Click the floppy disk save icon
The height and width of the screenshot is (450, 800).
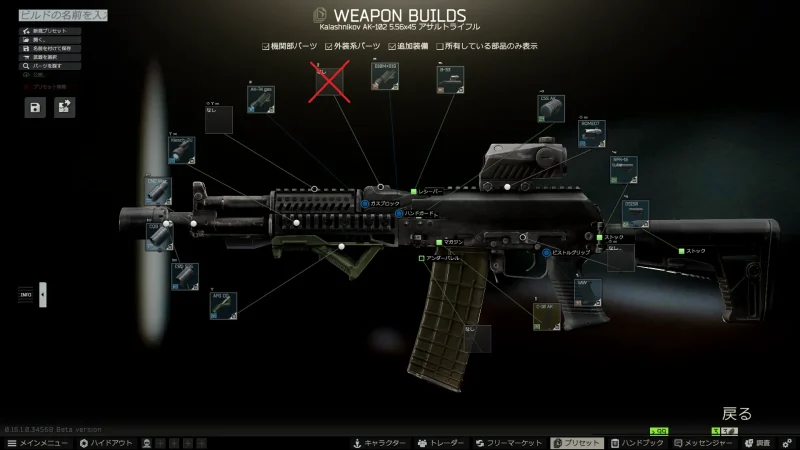tap(36, 108)
